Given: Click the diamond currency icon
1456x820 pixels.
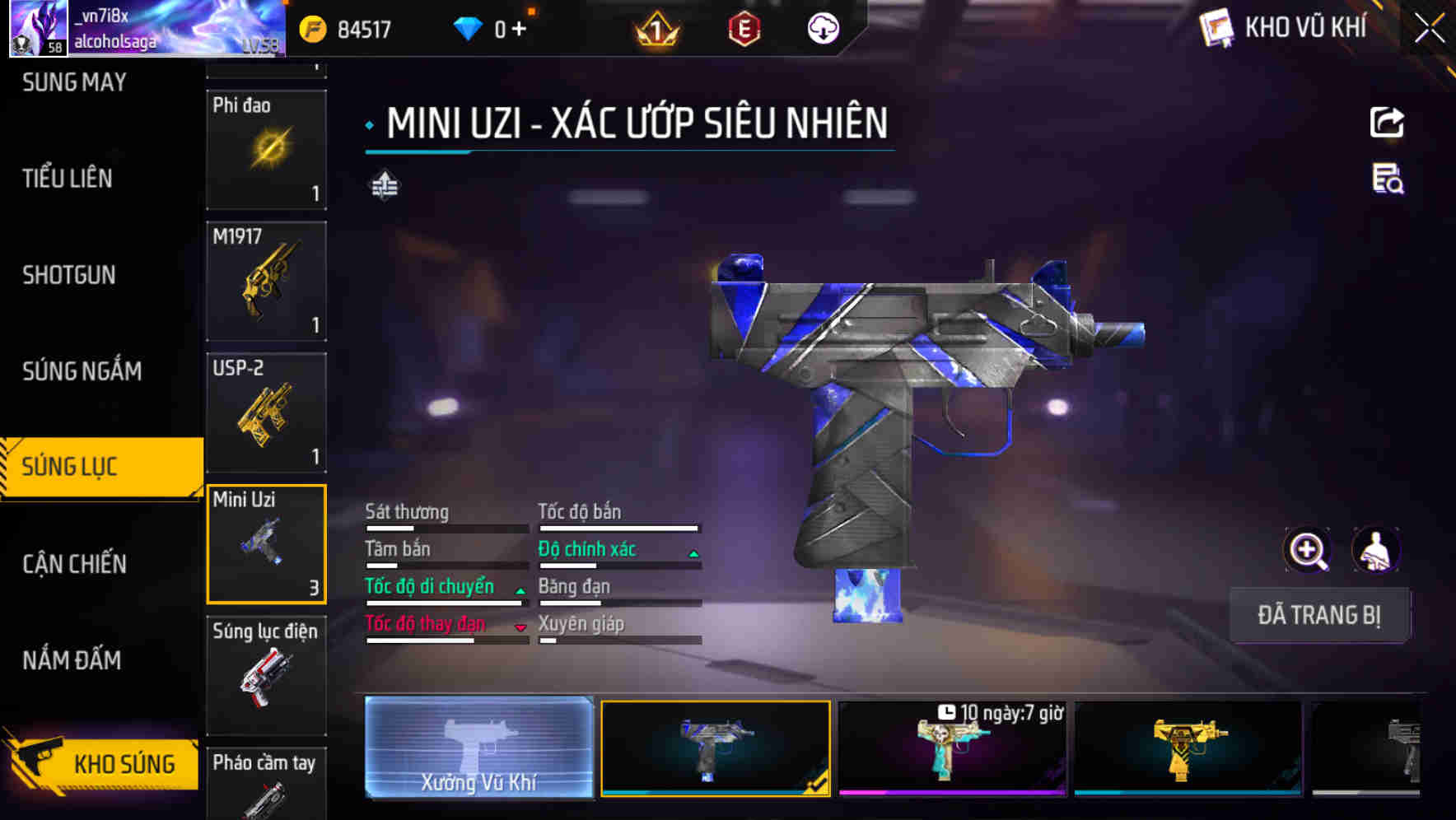Looking at the screenshot, I should click(468, 29).
